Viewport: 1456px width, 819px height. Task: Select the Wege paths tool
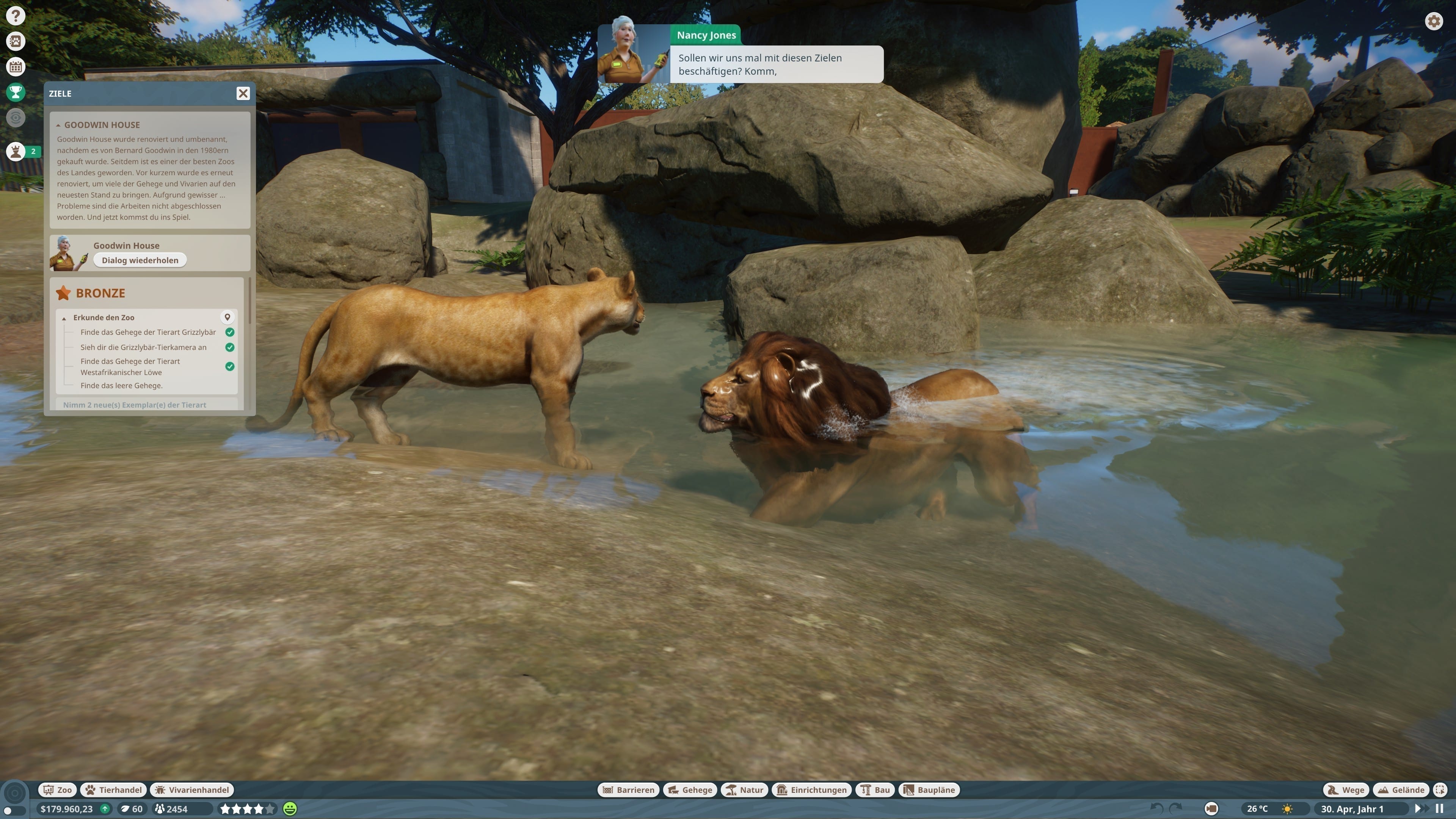pos(1346,789)
